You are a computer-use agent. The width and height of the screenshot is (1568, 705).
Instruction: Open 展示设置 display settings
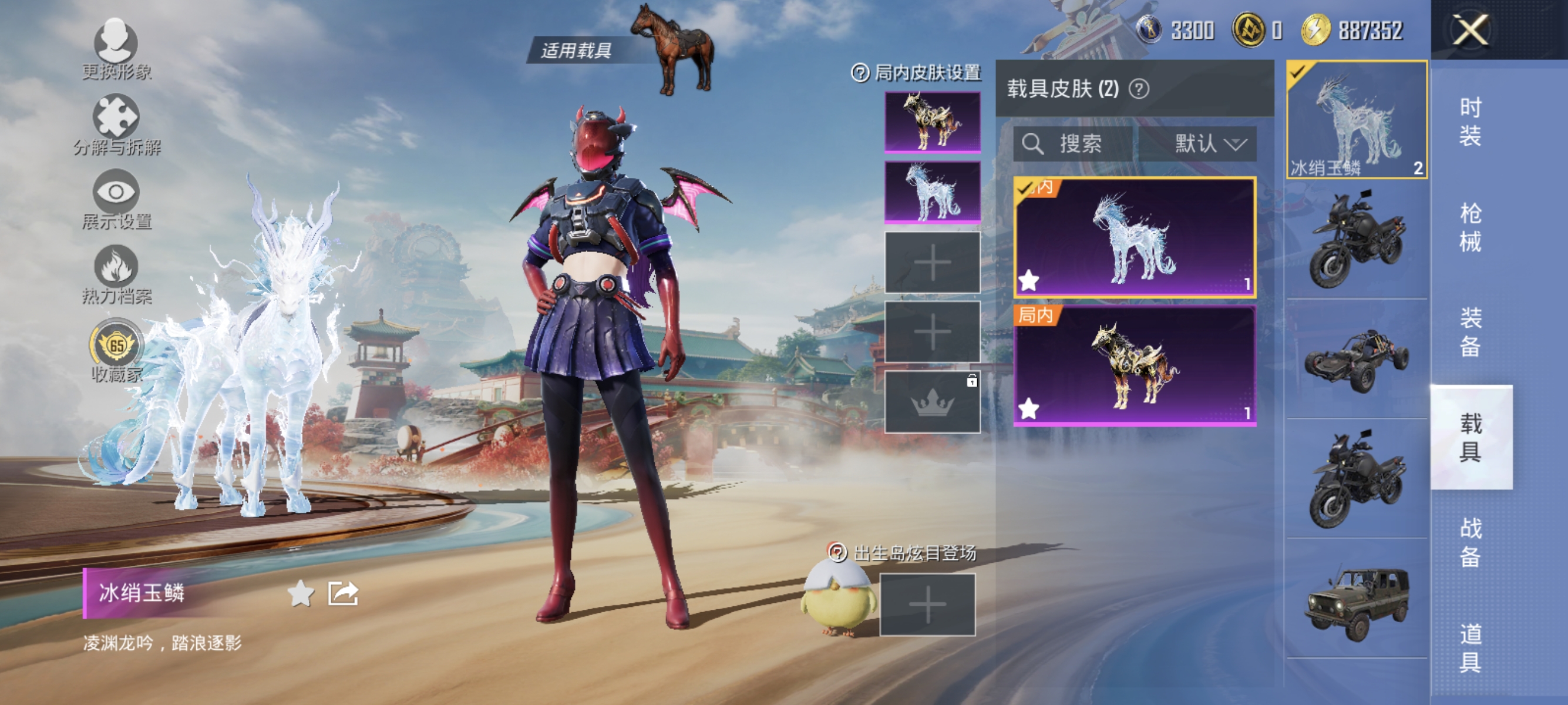tap(117, 192)
